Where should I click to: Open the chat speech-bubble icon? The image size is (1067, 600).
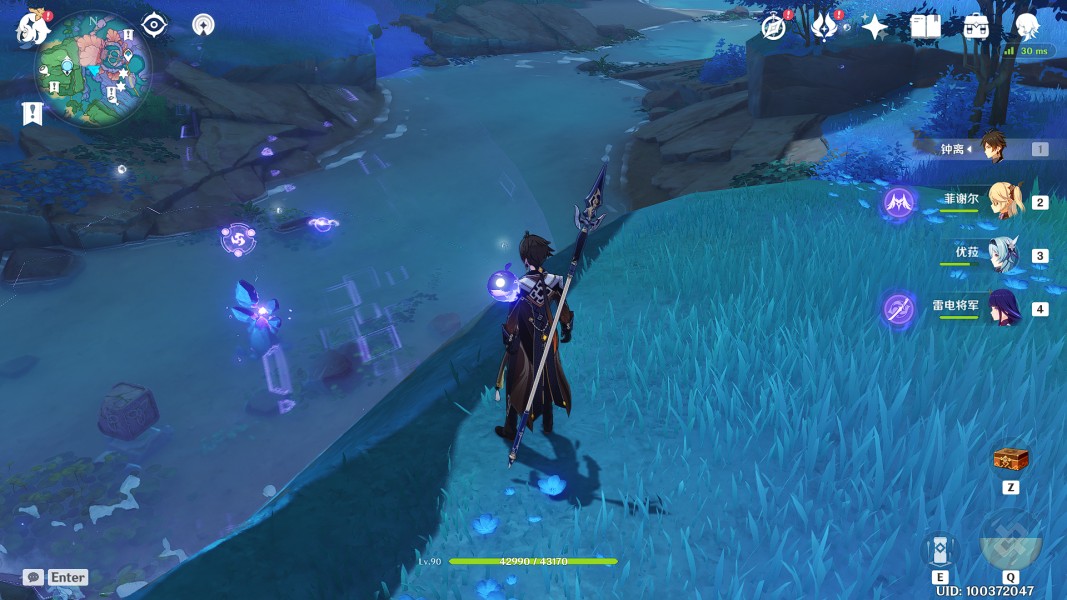(33, 577)
